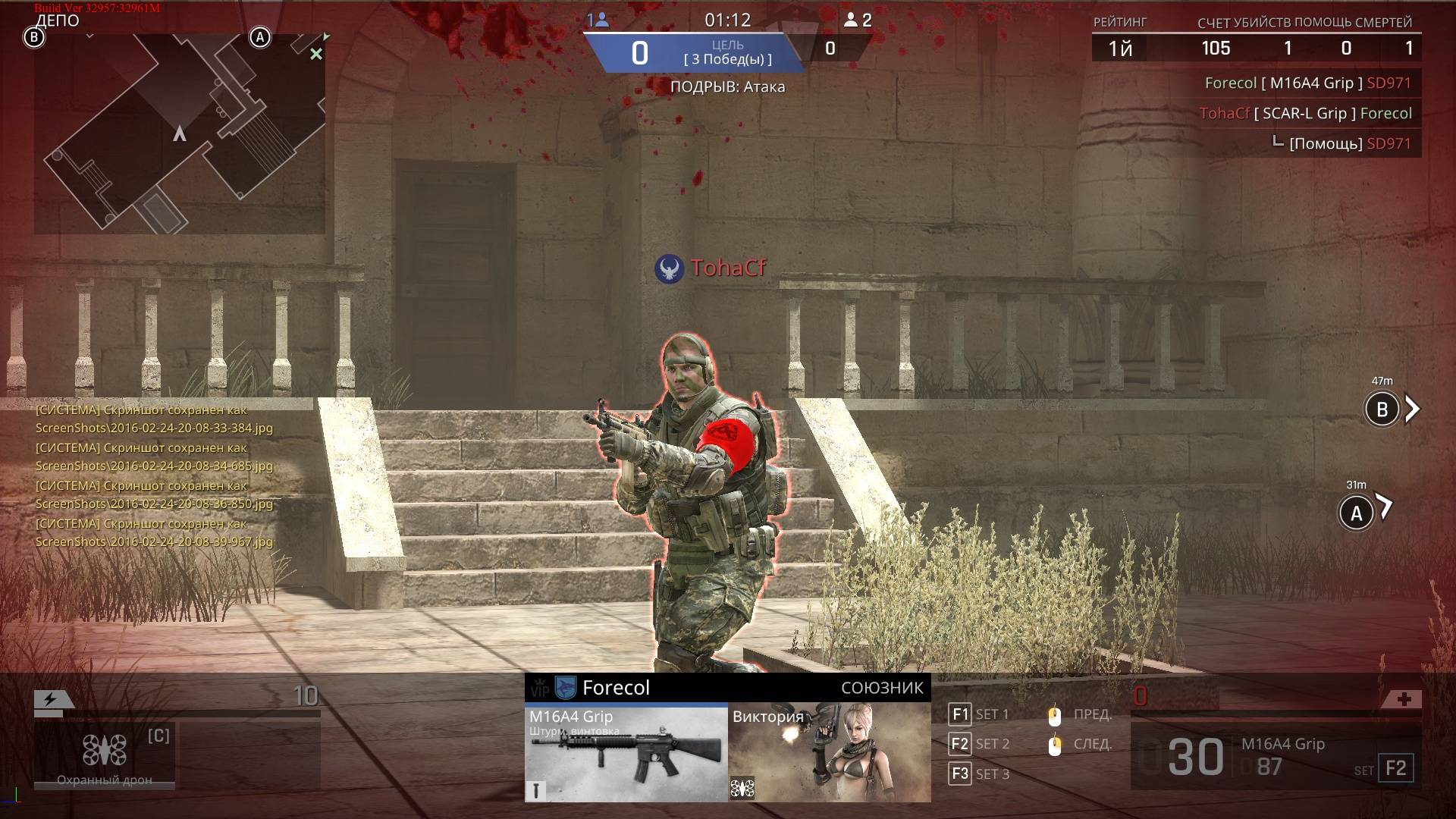Select the СЛЕД. next player control
This screenshot has width=1456, height=819.
1081,744
